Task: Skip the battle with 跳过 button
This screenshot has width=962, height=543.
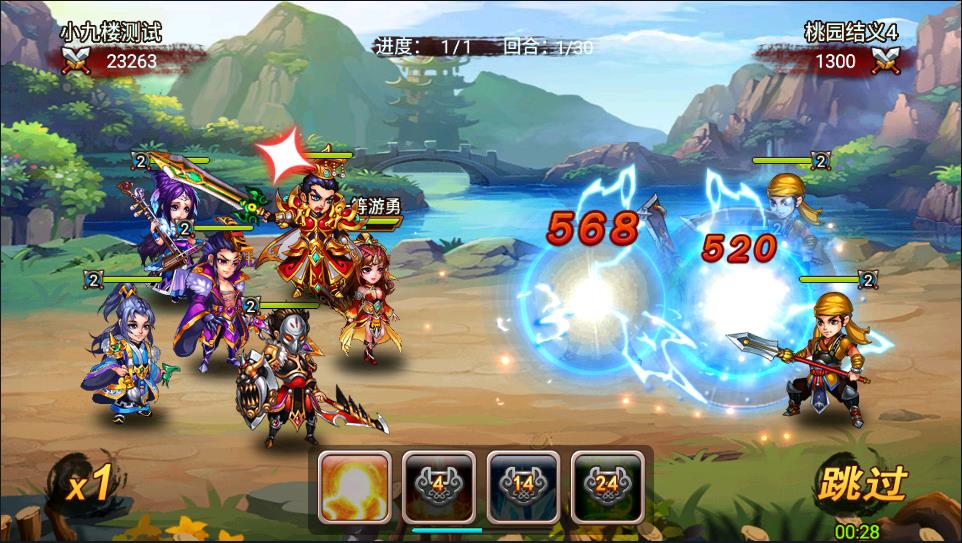Action: [861, 484]
